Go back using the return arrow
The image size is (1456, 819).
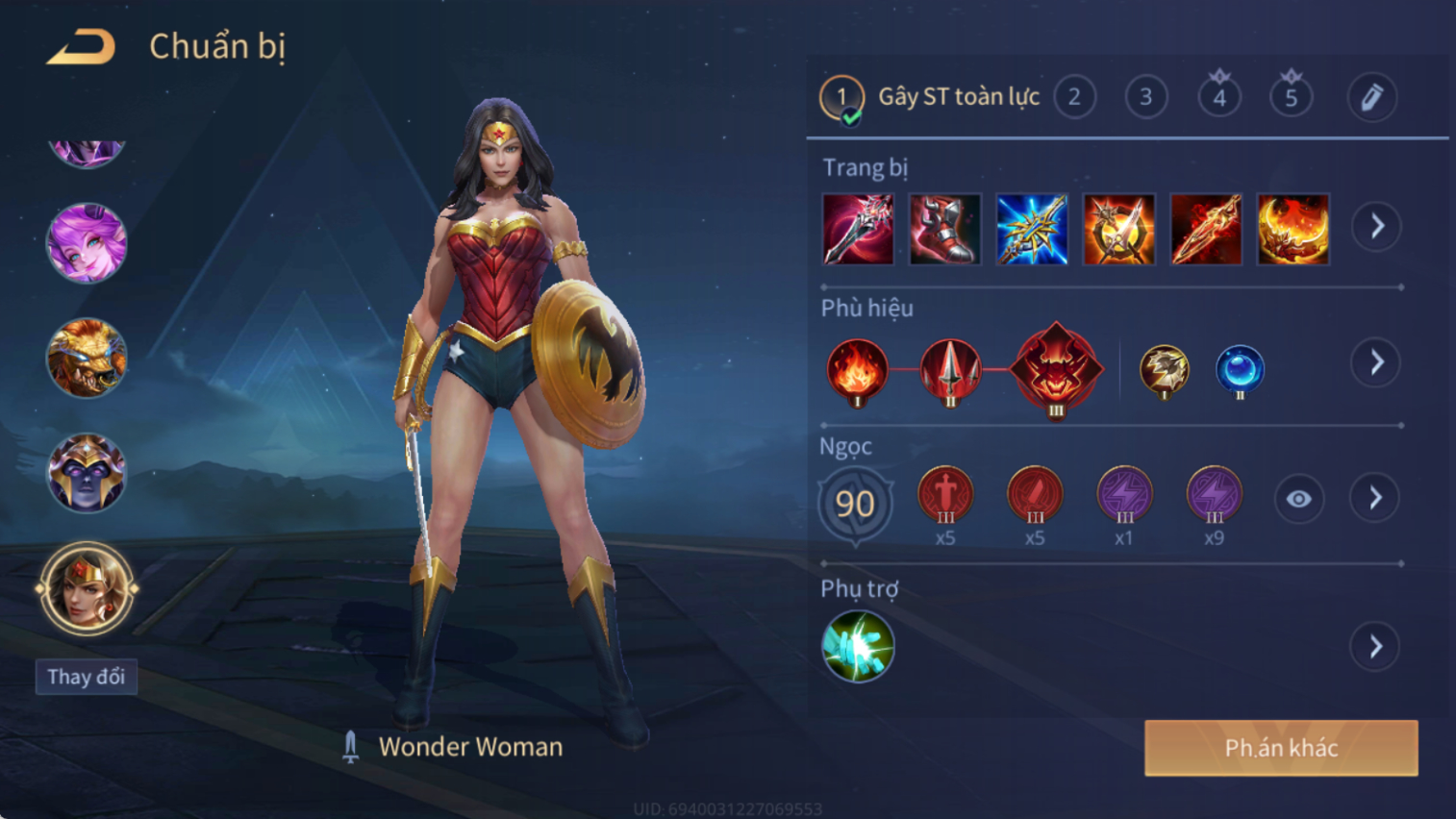coord(82,46)
